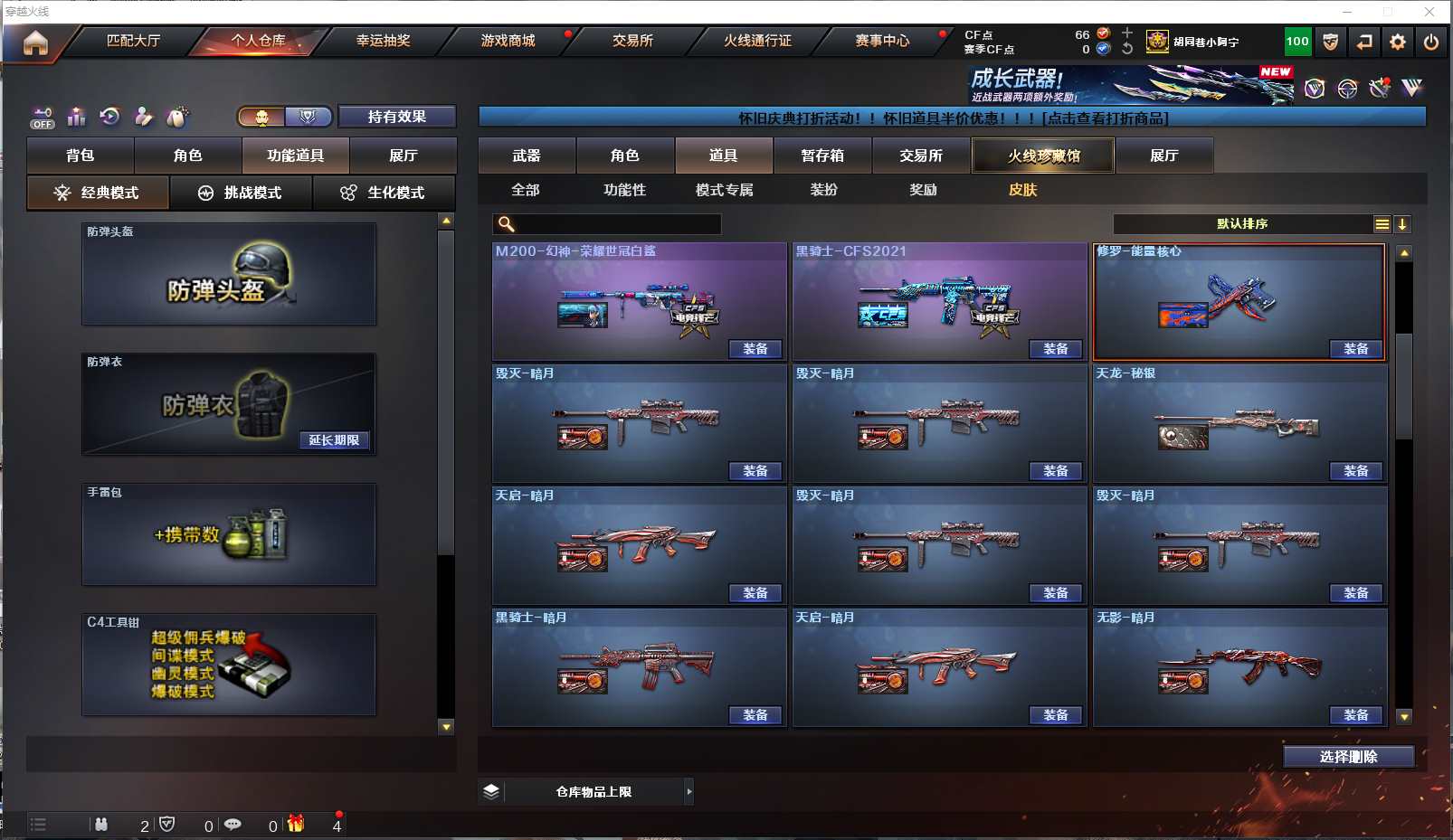Extend the 防弹衣 with 延长期限
Image resolution: width=1453 pixels, height=840 pixels.
tap(334, 440)
